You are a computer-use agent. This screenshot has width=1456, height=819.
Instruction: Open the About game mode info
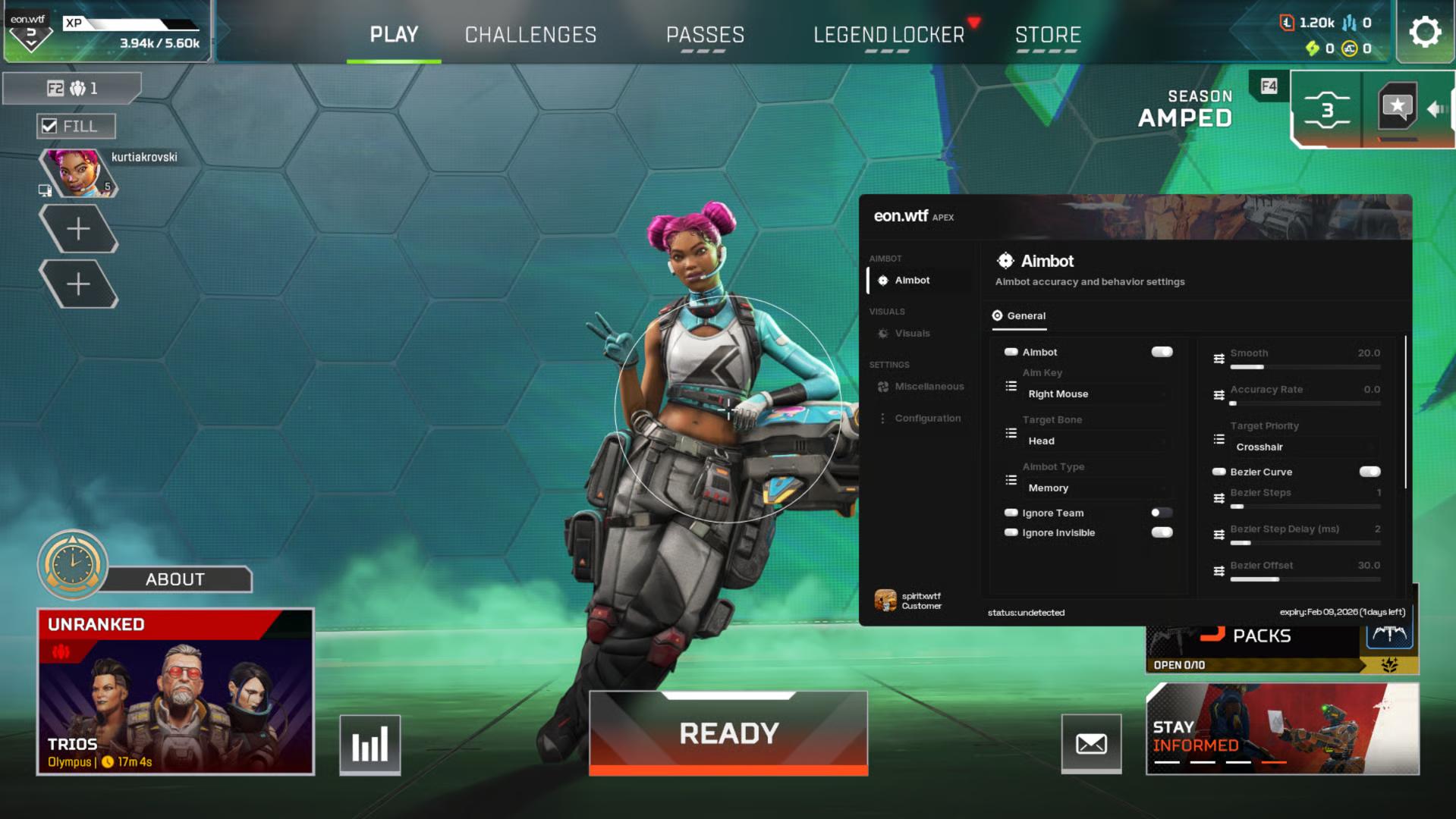(x=175, y=579)
